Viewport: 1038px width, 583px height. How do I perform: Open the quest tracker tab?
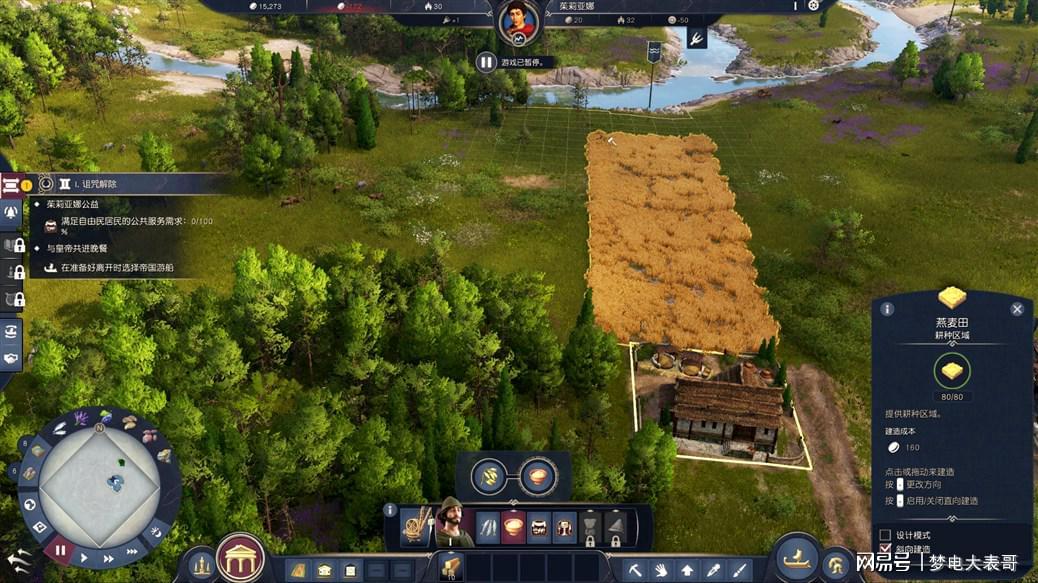[13, 184]
